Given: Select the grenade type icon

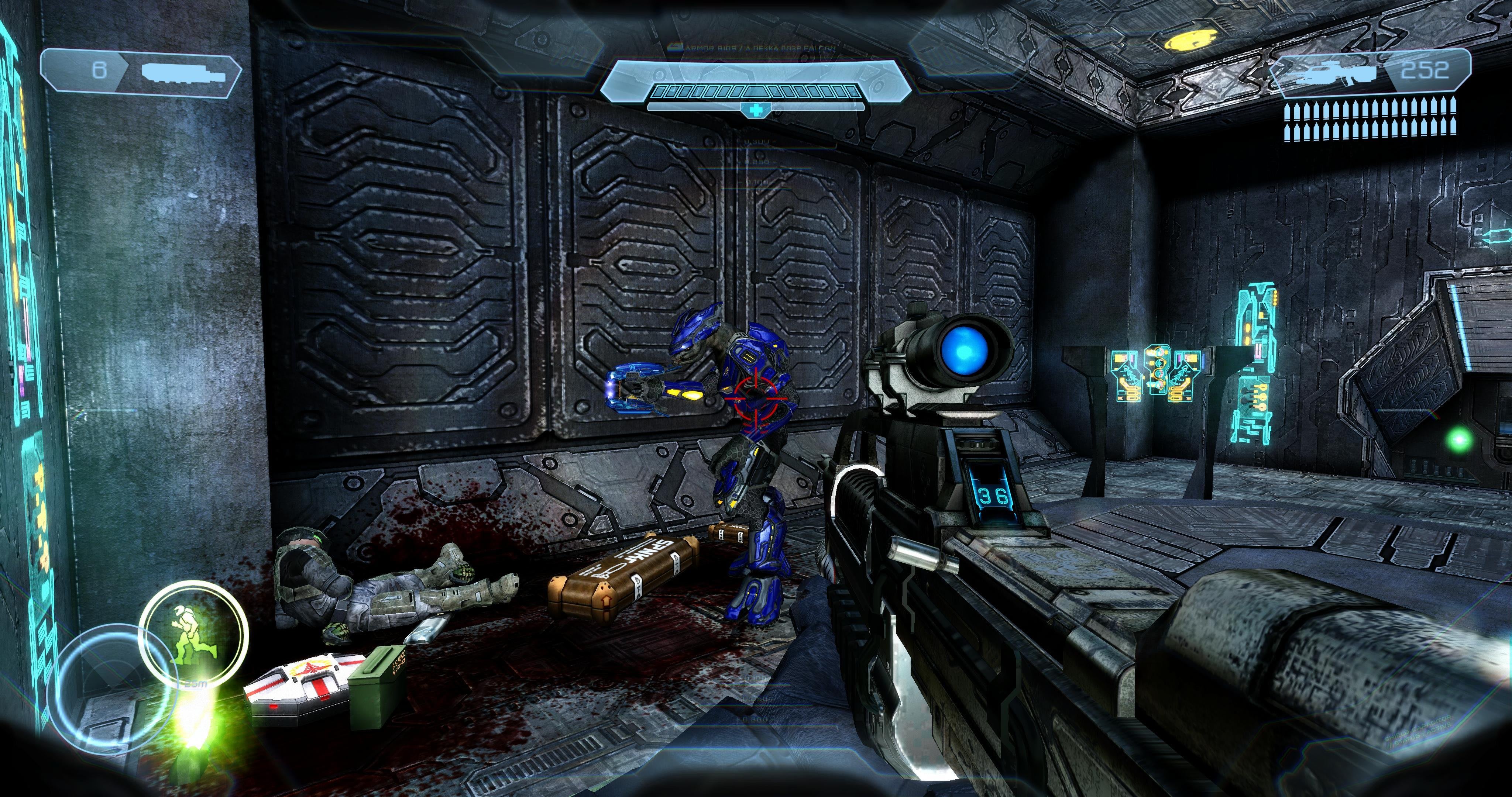Looking at the screenshot, I should [184, 72].
